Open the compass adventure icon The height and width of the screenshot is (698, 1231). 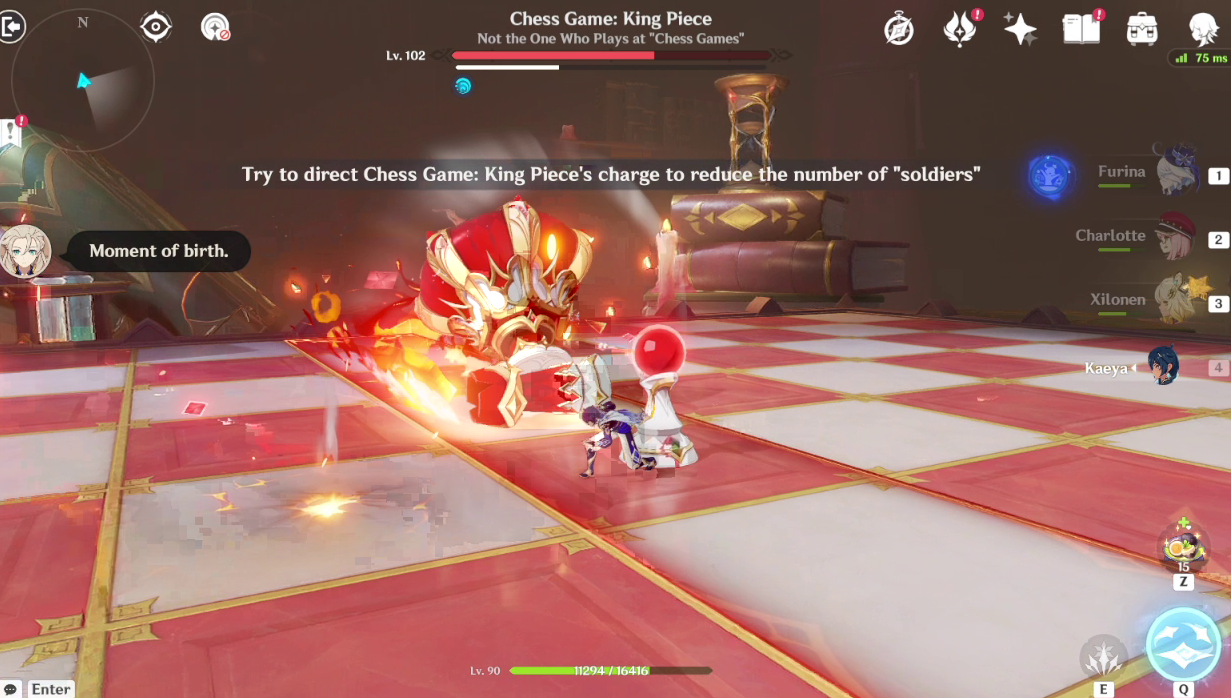point(899,30)
